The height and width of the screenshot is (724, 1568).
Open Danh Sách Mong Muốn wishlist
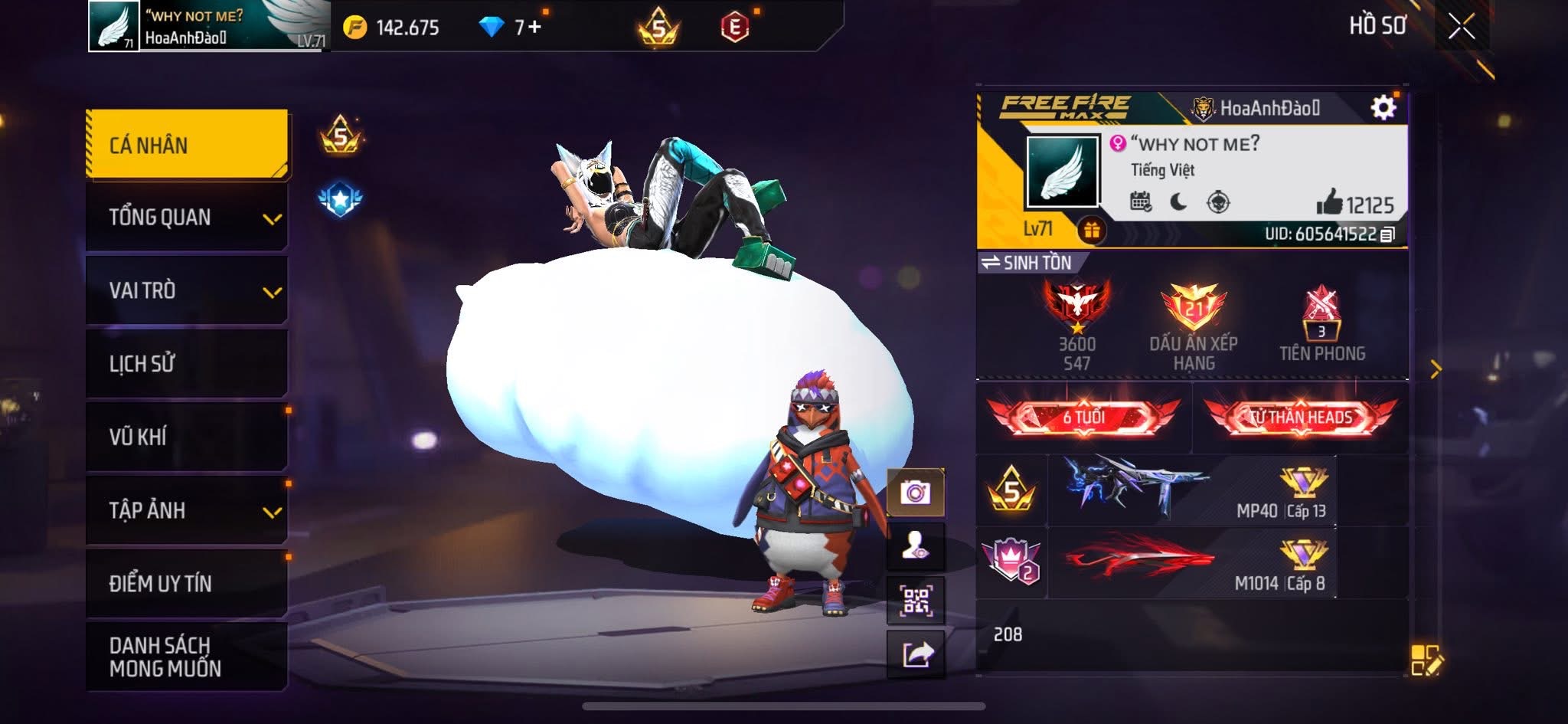pyautogui.click(x=187, y=657)
